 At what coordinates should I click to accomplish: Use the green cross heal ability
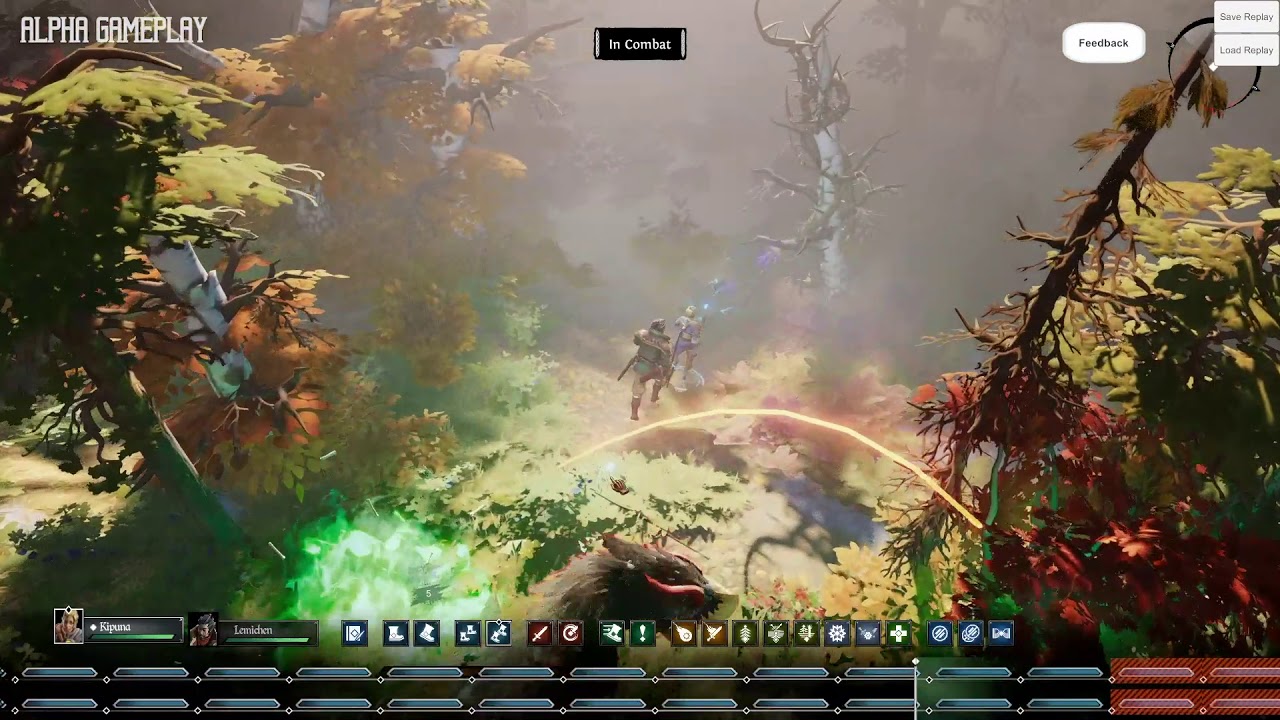point(899,633)
